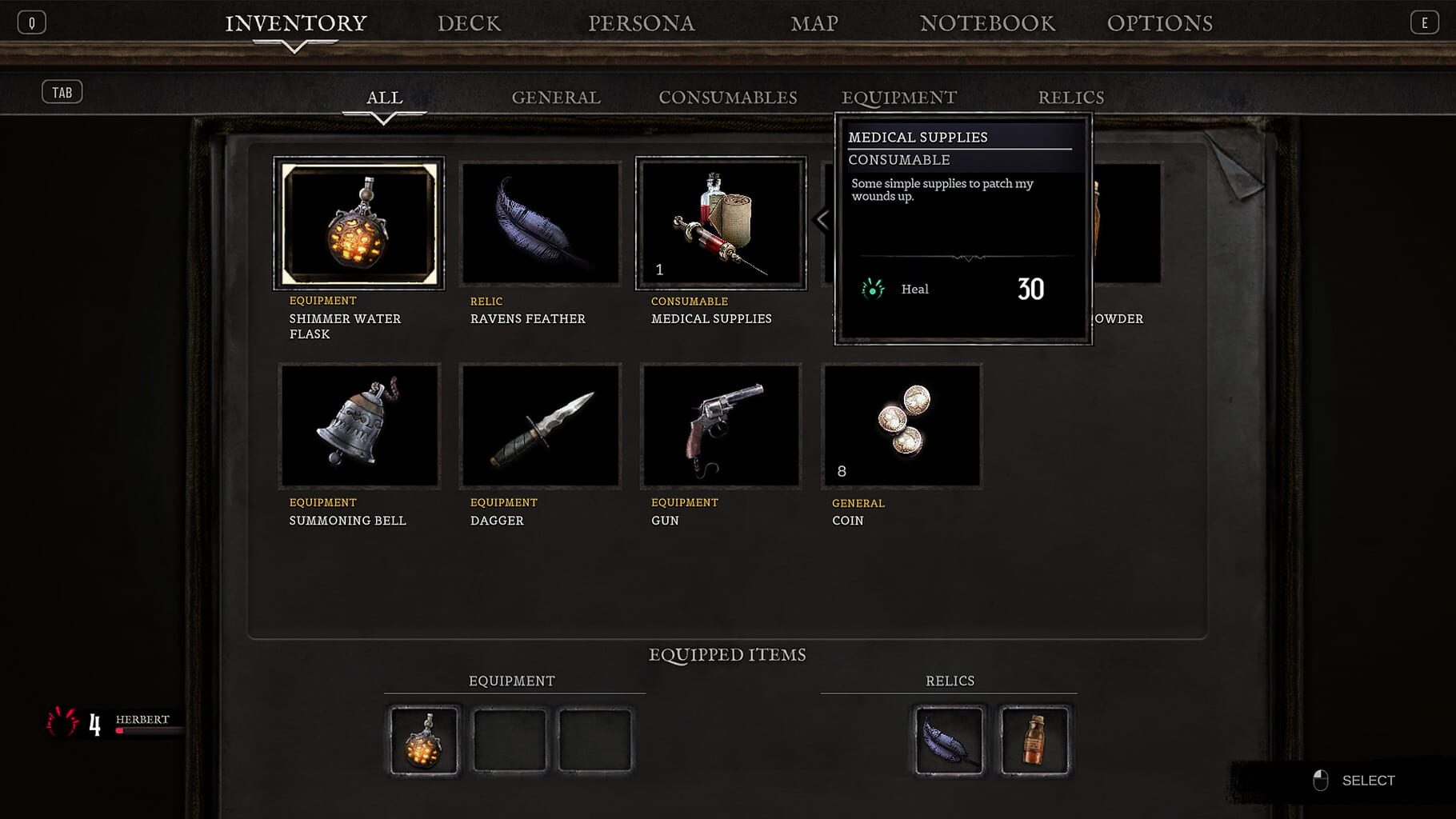This screenshot has height=819, width=1456.
Task: Open the Relics filter tab
Action: [1071, 97]
